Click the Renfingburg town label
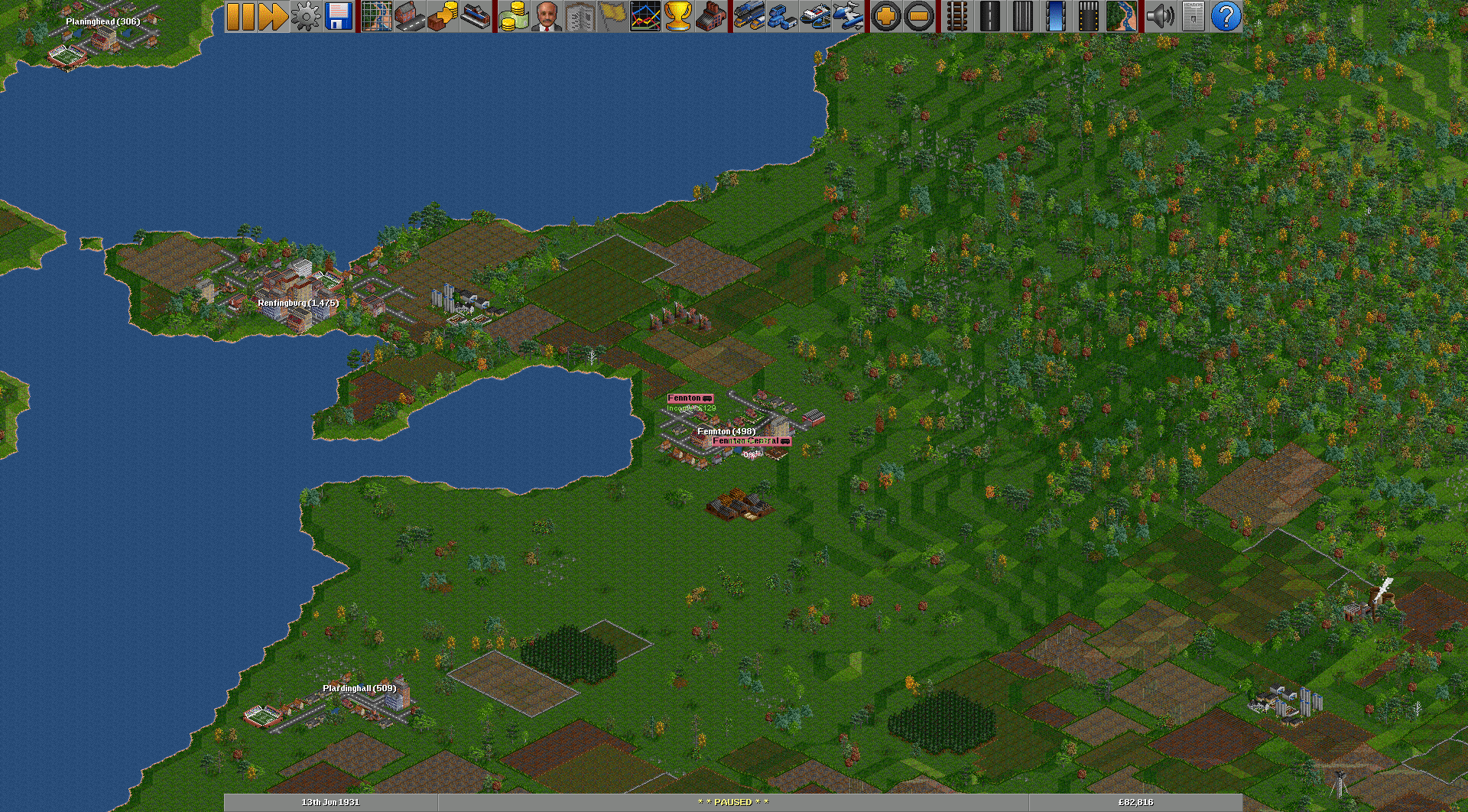Viewport: 1468px width, 812px height. (298, 302)
